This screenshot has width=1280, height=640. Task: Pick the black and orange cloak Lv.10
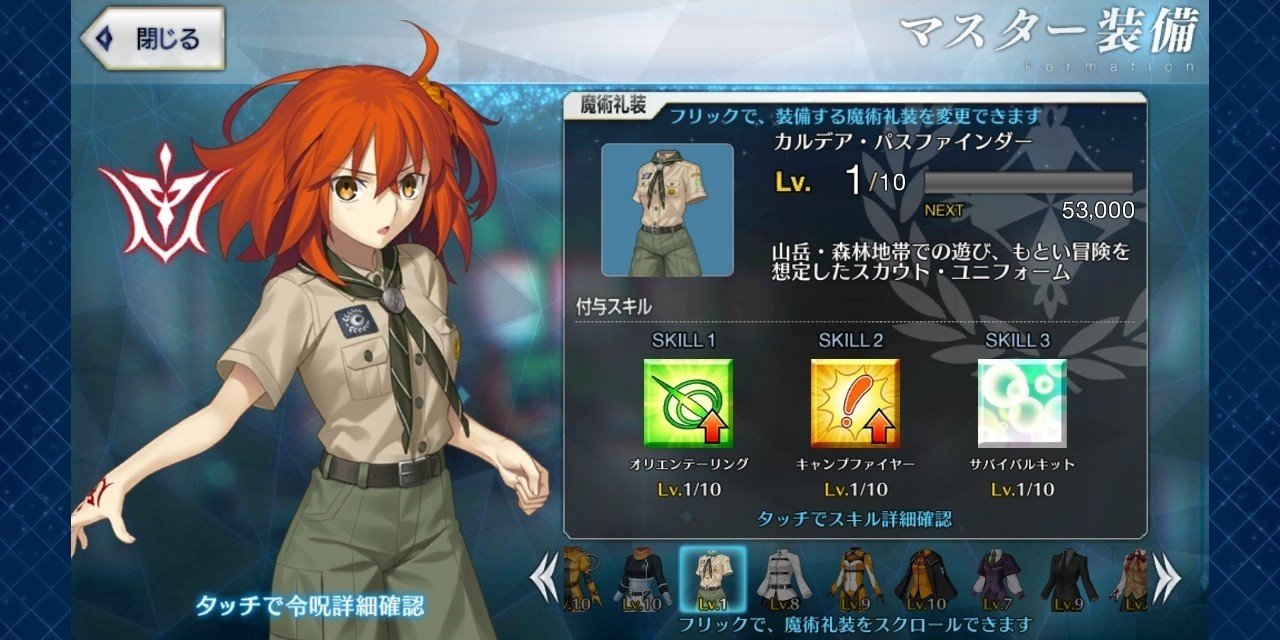(923, 580)
